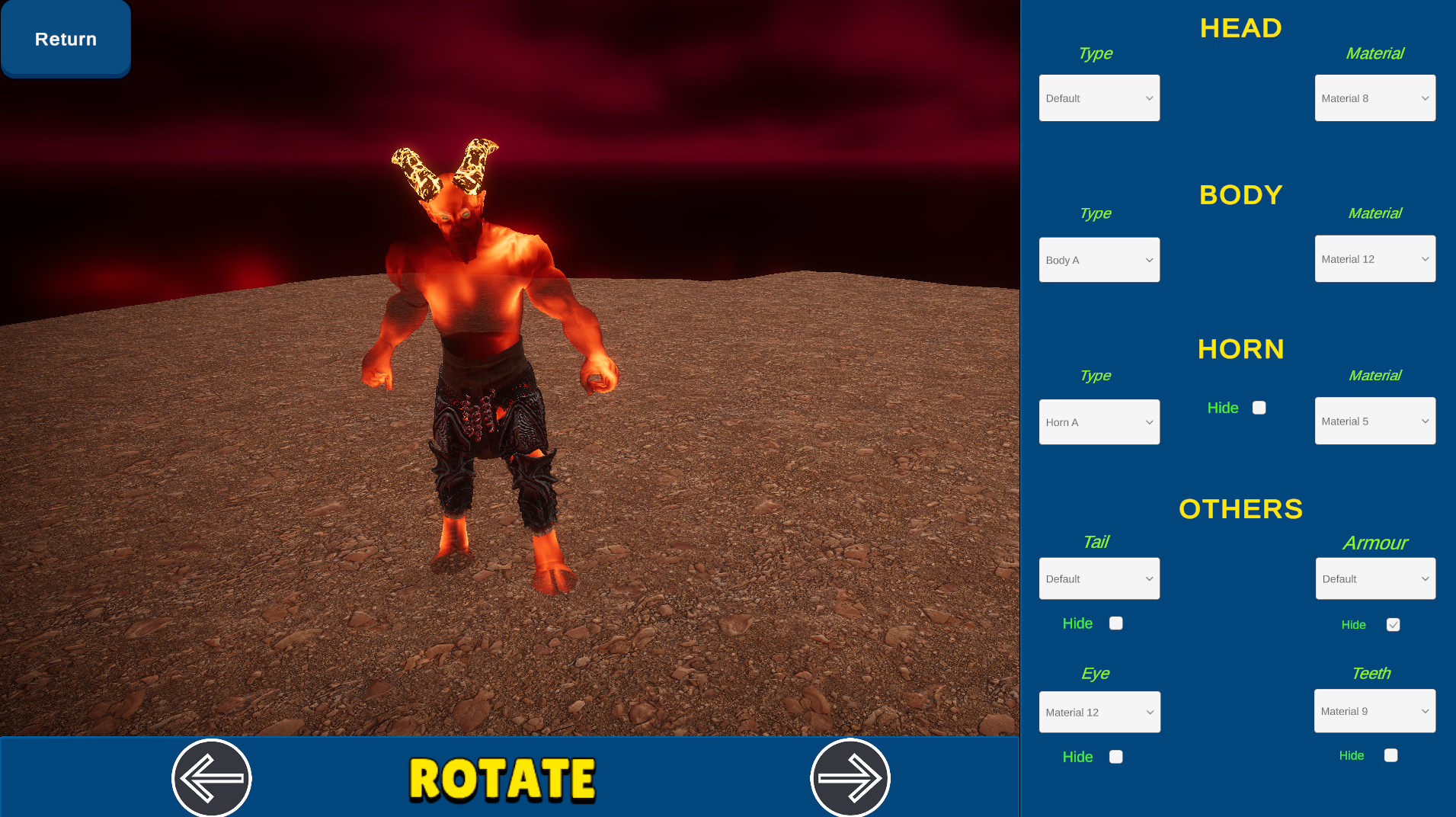The height and width of the screenshot is (817, 1456).
Task: Enable the Hide checkbox under Tail
Action: click(1115, 623)
